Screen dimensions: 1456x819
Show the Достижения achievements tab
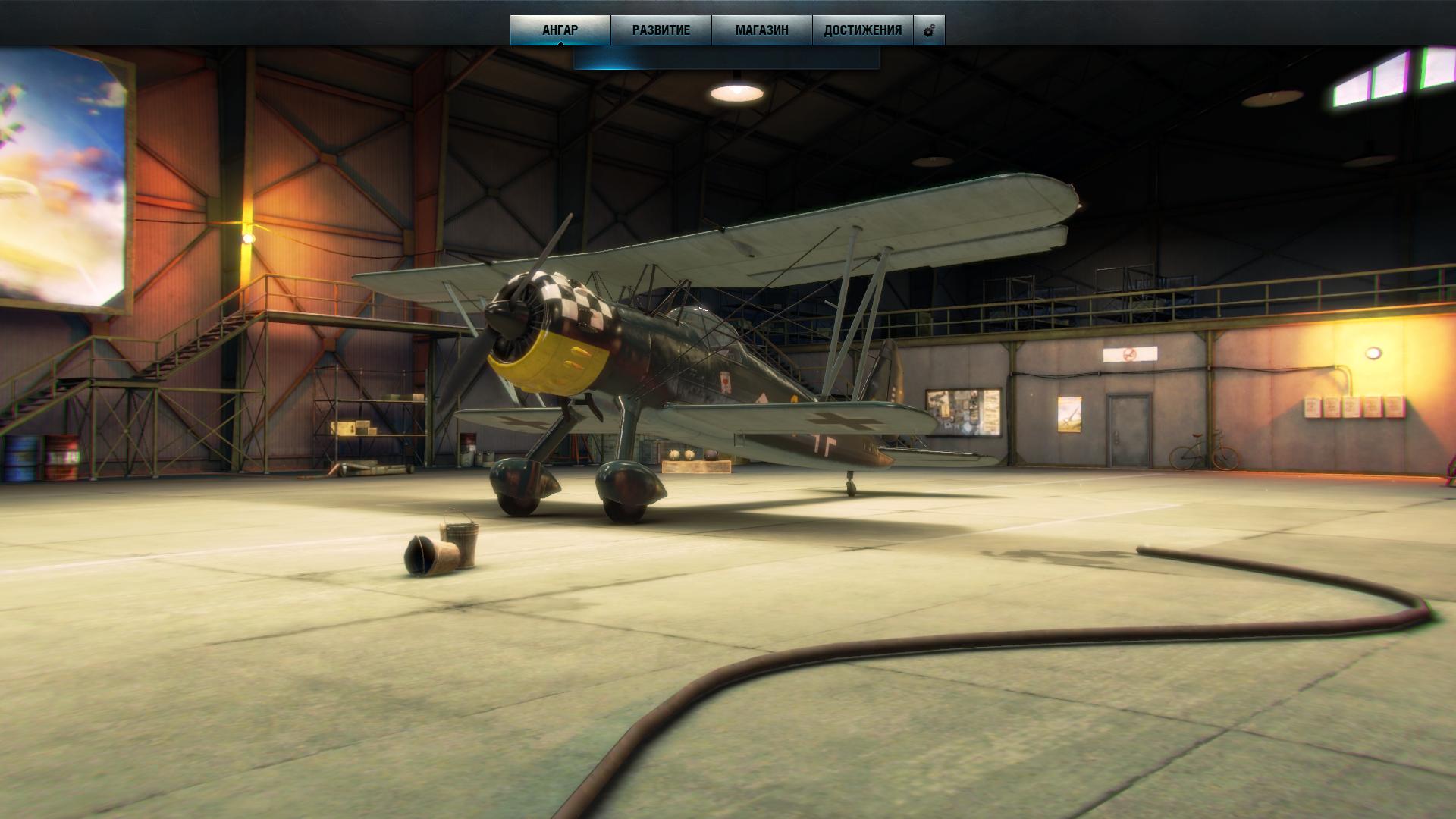tap(862, 30)
